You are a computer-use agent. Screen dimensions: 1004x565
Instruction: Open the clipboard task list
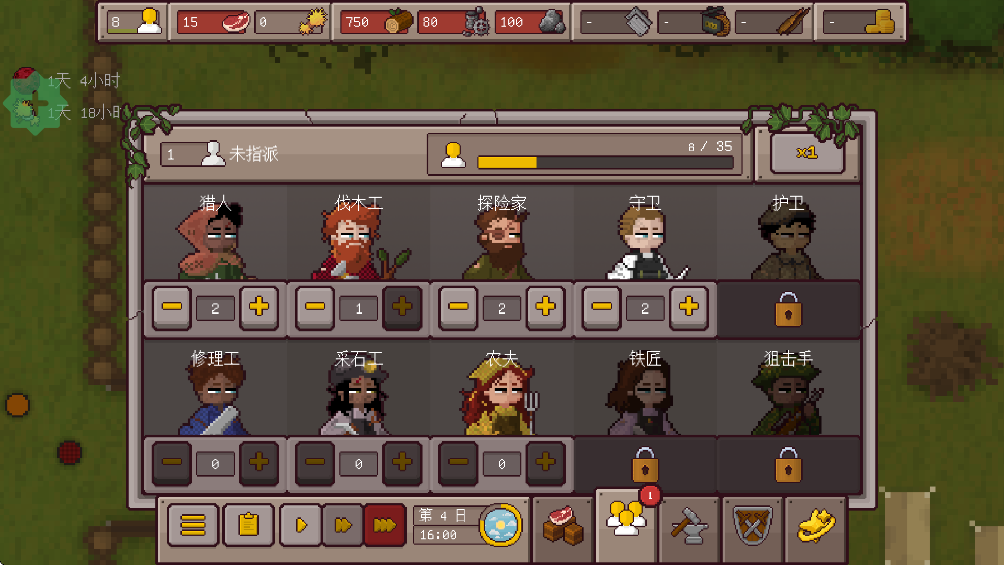248,524
